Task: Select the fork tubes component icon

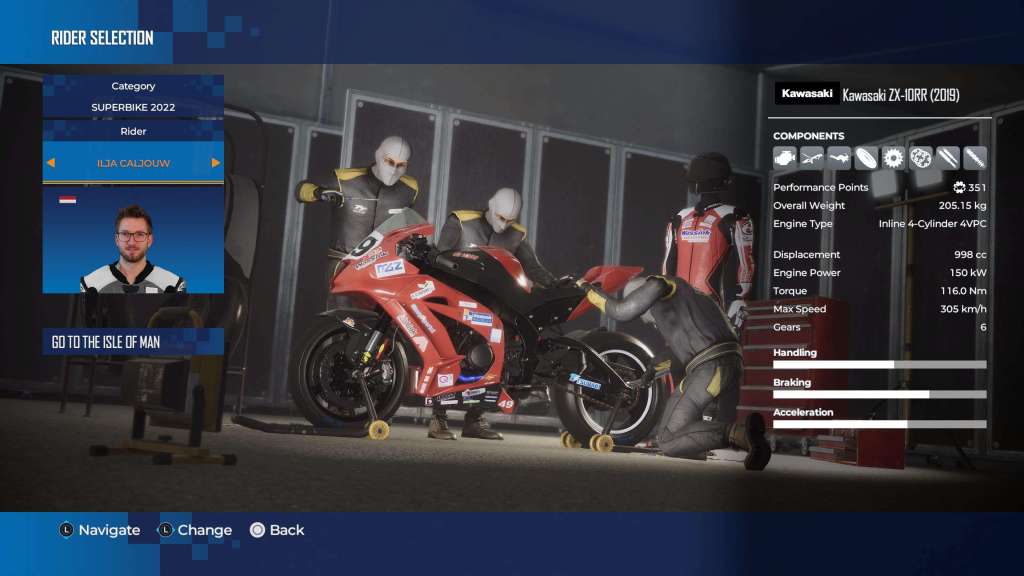Action: point(947,157)
